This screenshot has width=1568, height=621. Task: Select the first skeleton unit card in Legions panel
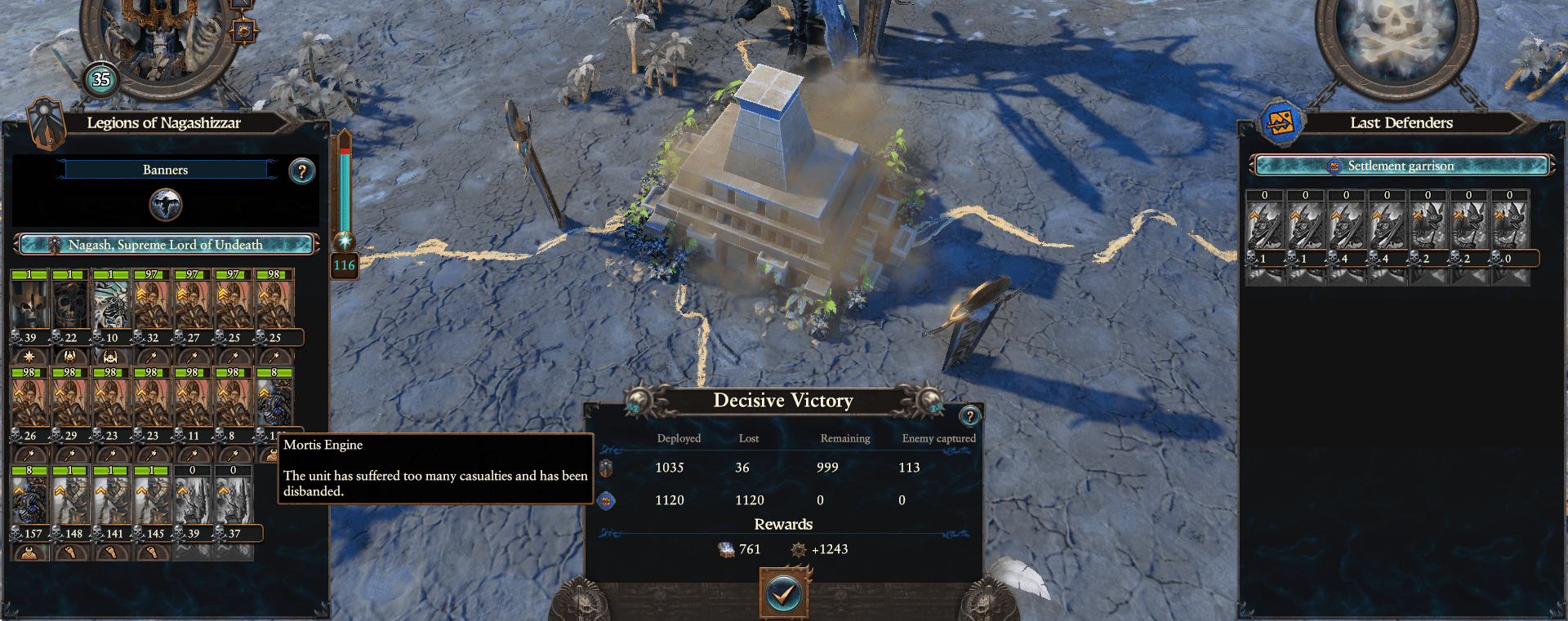30,302
